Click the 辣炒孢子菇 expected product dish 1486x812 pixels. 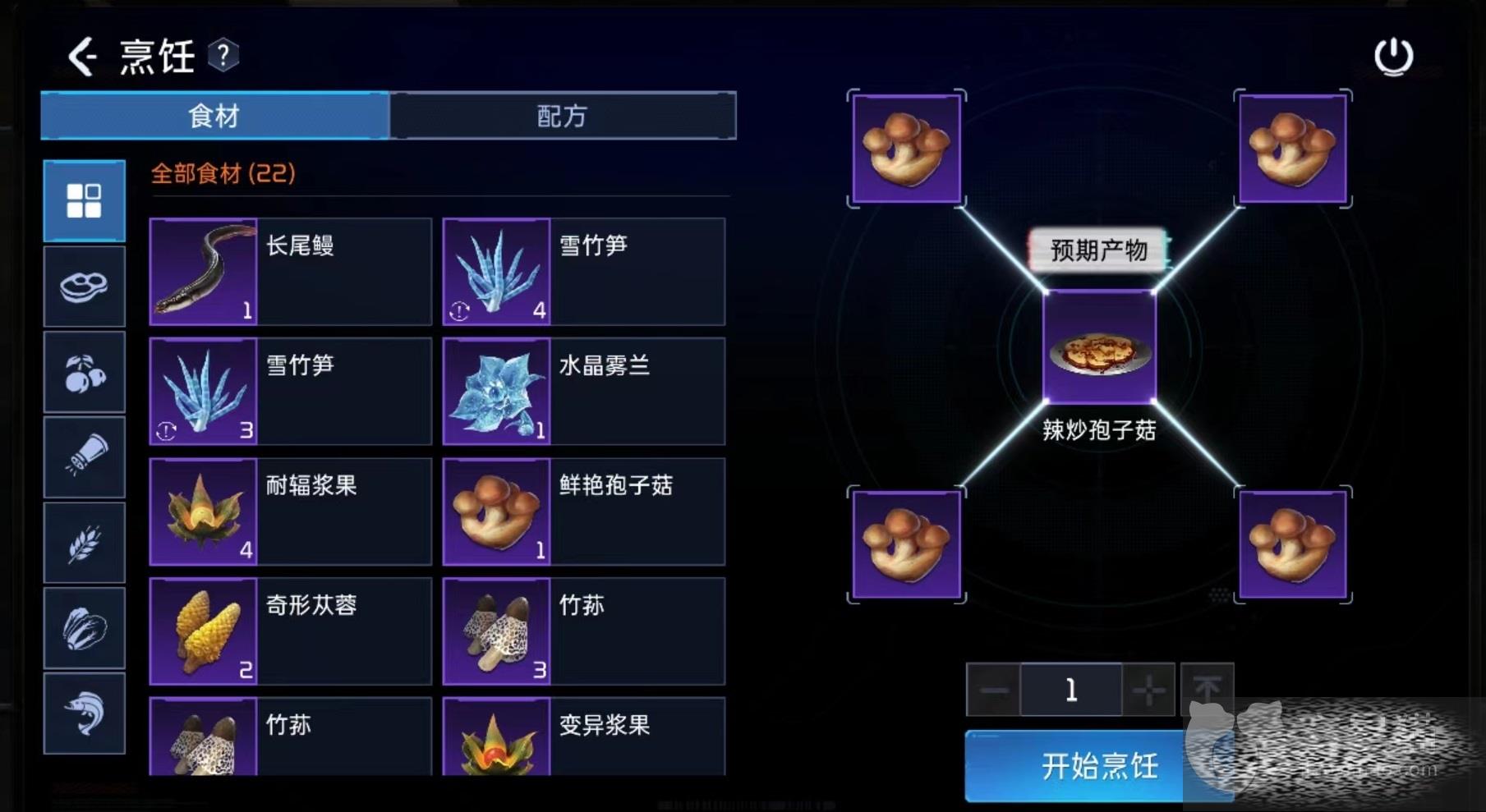click(1099, 347)
